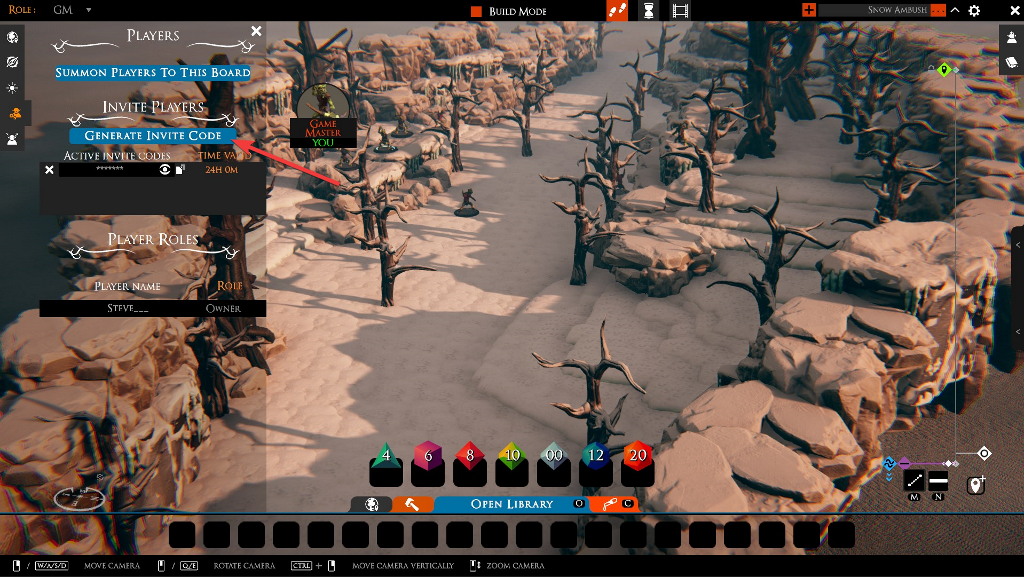Click the Steve___ player role row
The width and height of the screenshot is (1024, 577).
click(x=153, y=308)
